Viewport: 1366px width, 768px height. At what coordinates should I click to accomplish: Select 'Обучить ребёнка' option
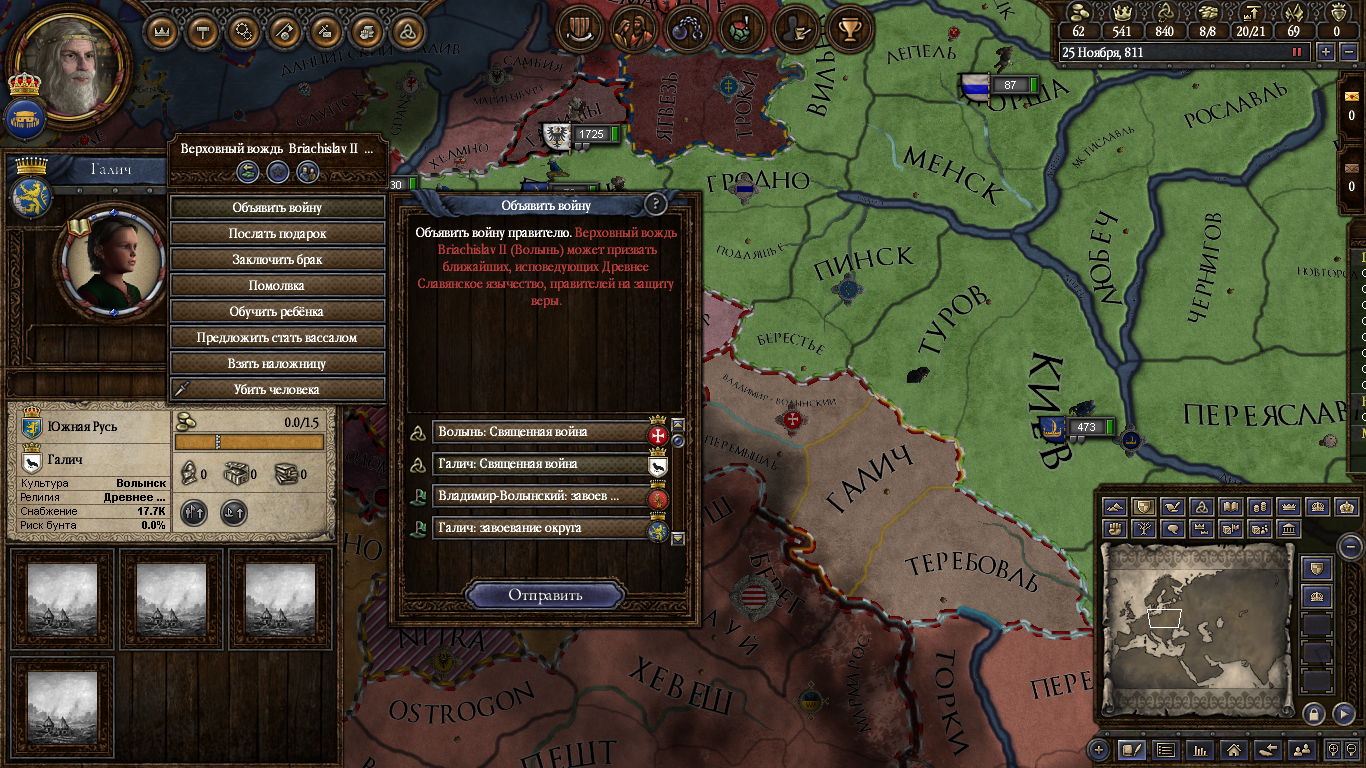tap(277, 312)
